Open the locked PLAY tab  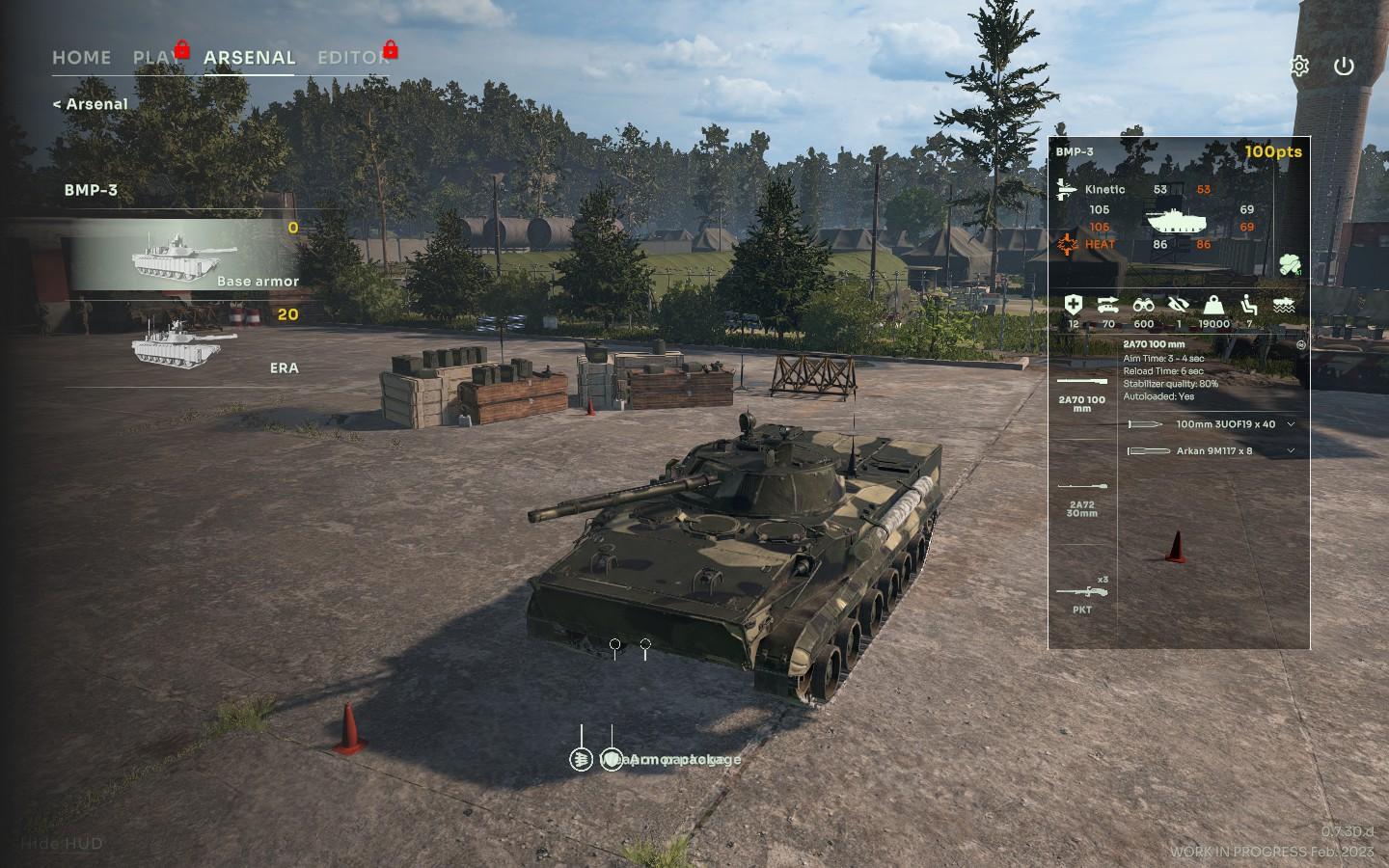pyautogui.click(x=156, y=58)
